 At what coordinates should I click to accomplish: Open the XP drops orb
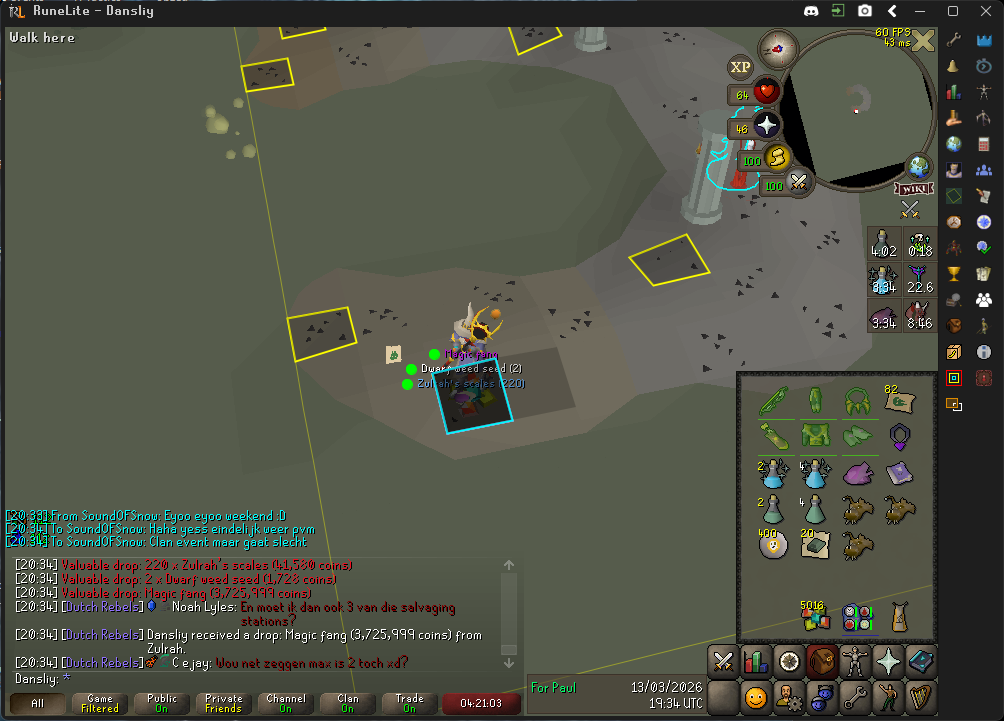(x=740, y=67)
